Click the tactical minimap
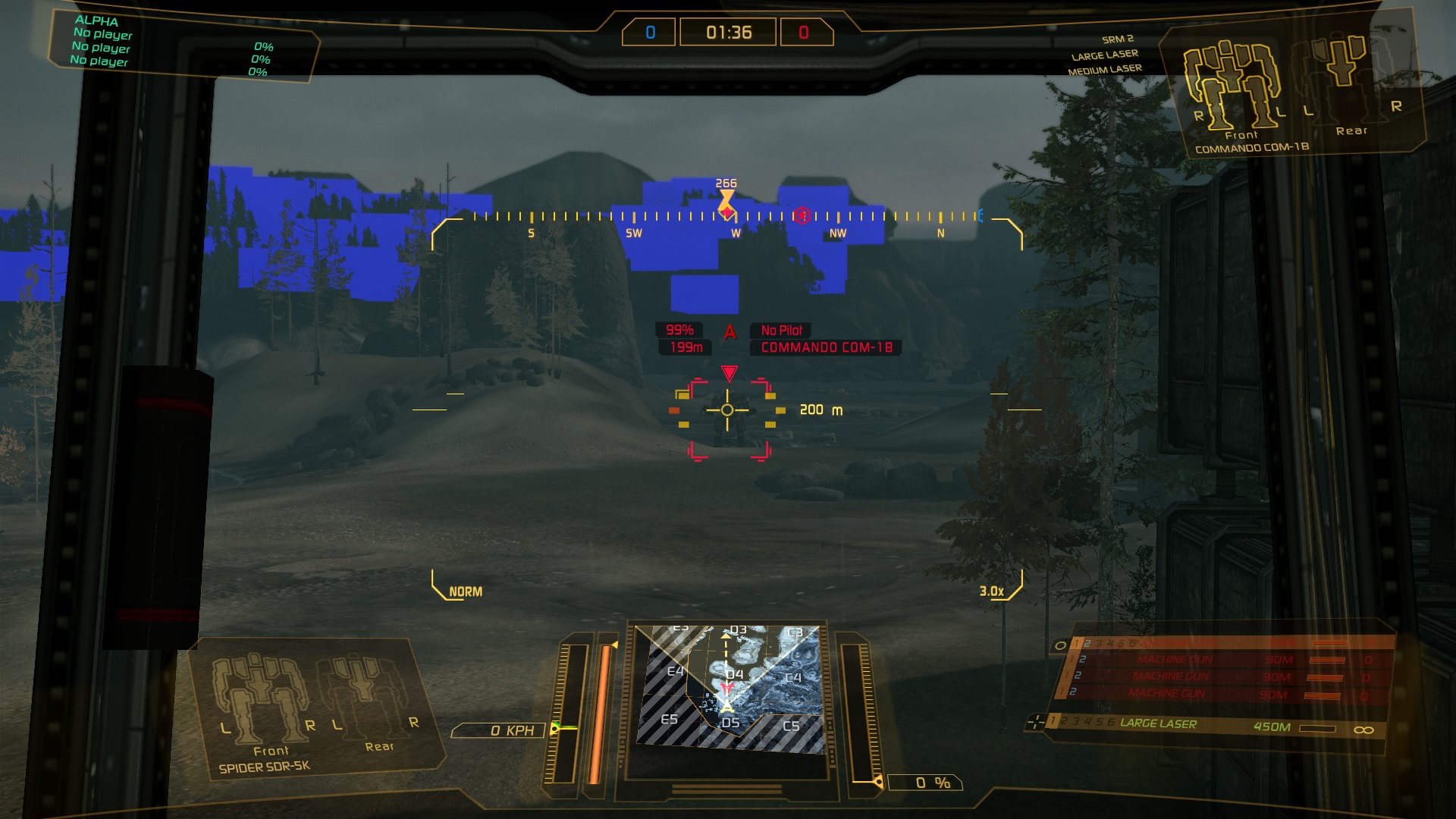1456x819 pixels. [x=730, y=689]
